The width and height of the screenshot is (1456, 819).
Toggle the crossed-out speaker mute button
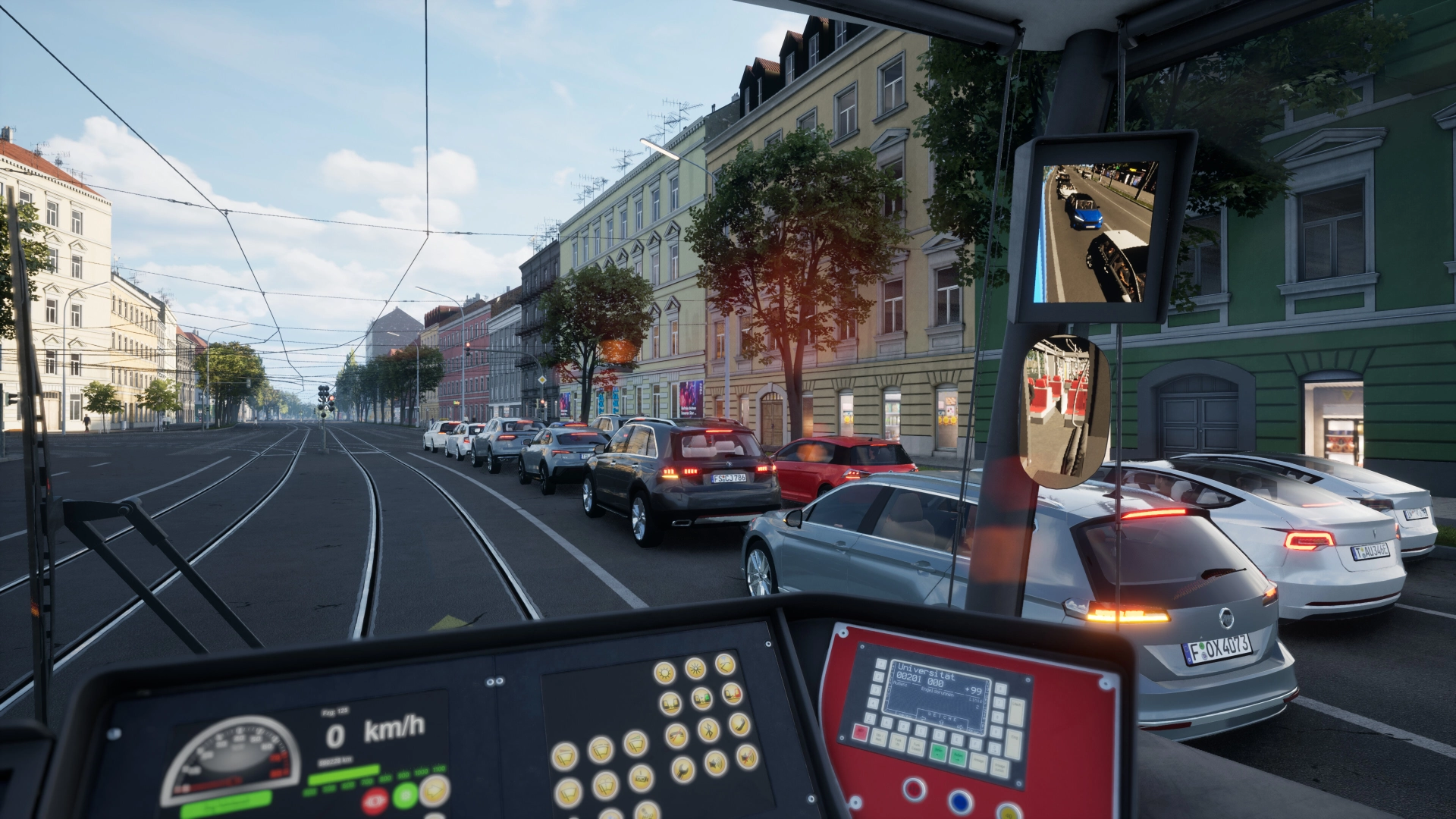[747, 755]
